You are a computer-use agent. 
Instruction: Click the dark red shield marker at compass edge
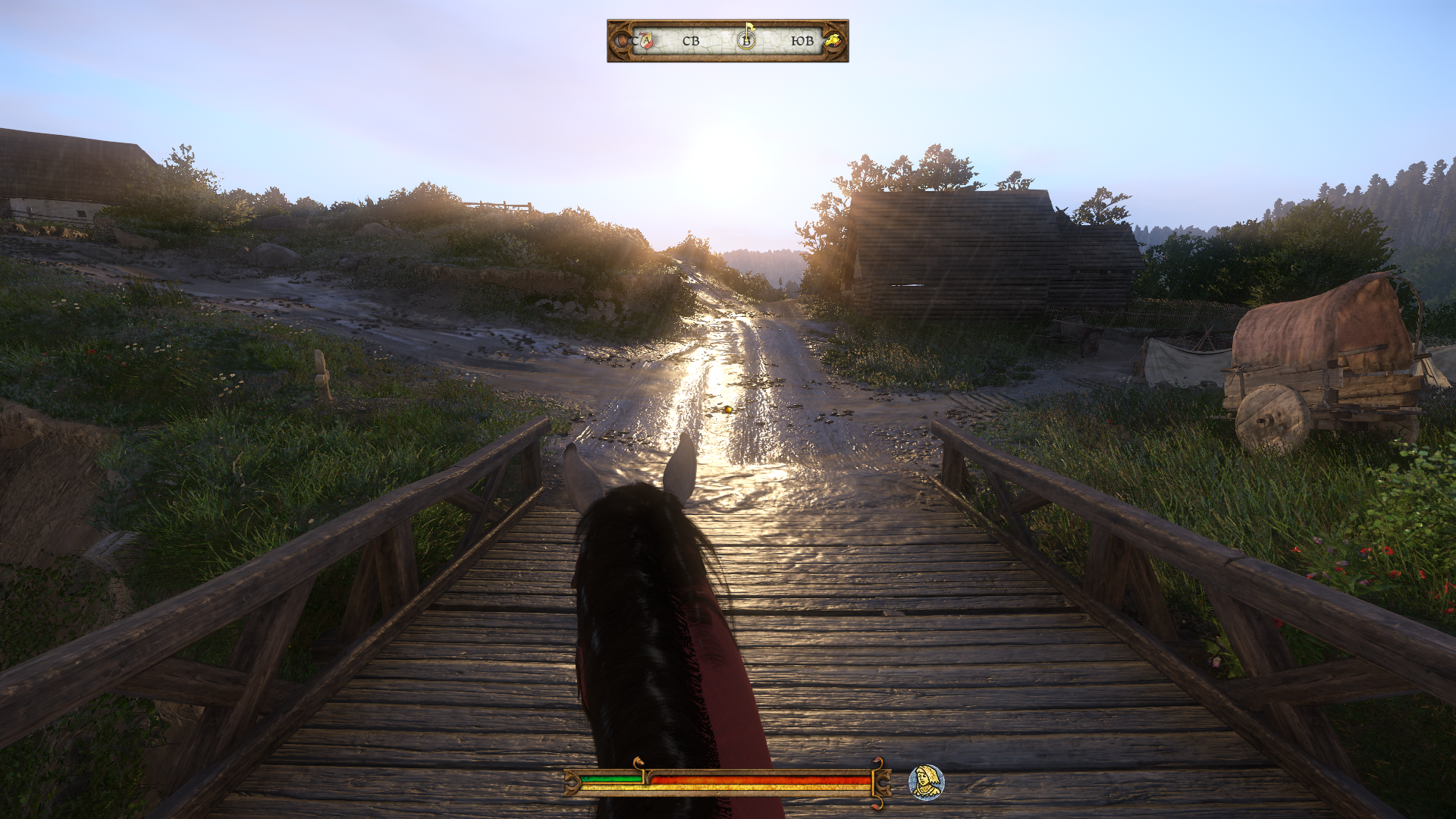623,41
